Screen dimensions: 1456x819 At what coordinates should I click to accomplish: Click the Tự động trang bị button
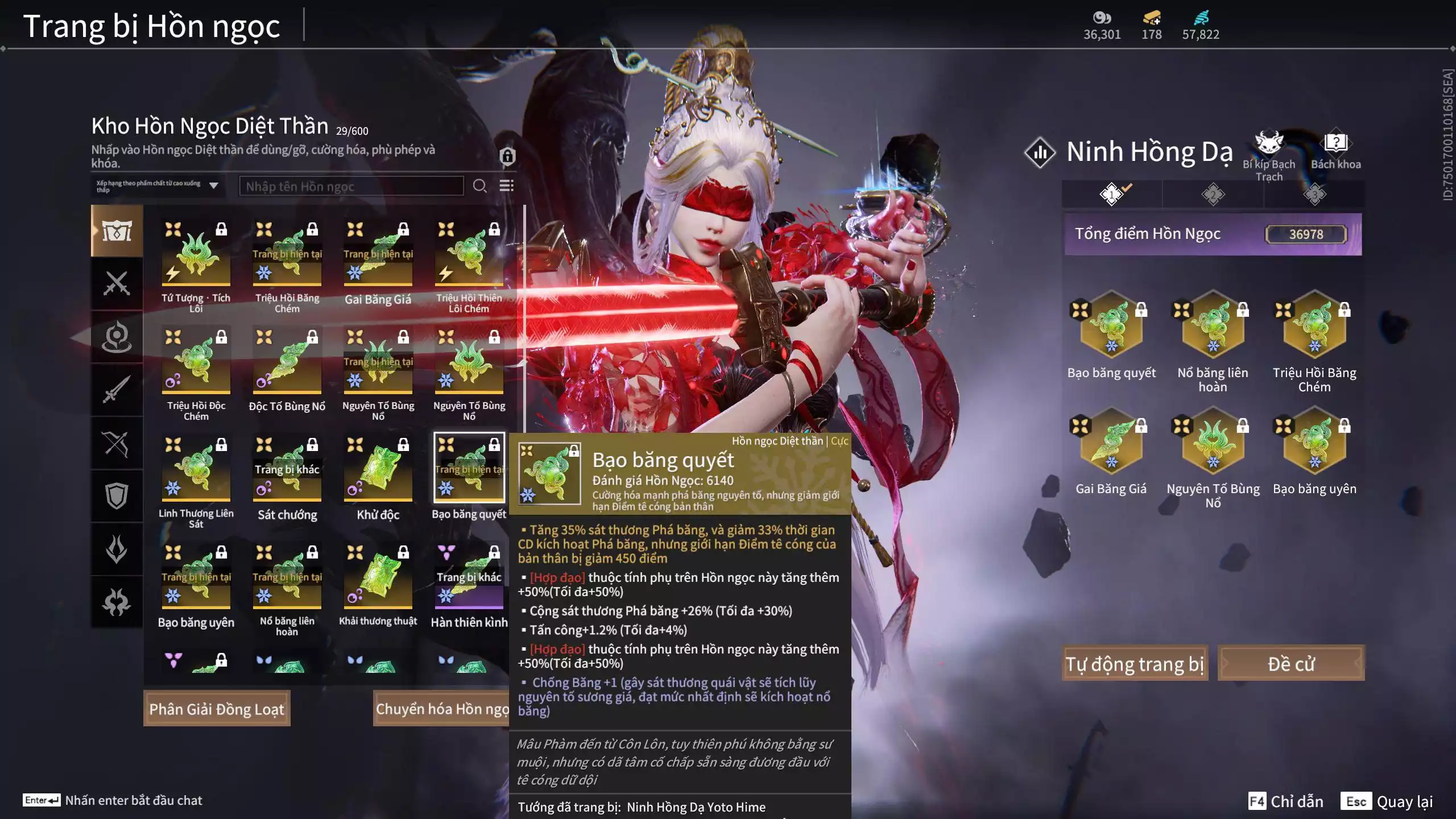click(1135, 663)
